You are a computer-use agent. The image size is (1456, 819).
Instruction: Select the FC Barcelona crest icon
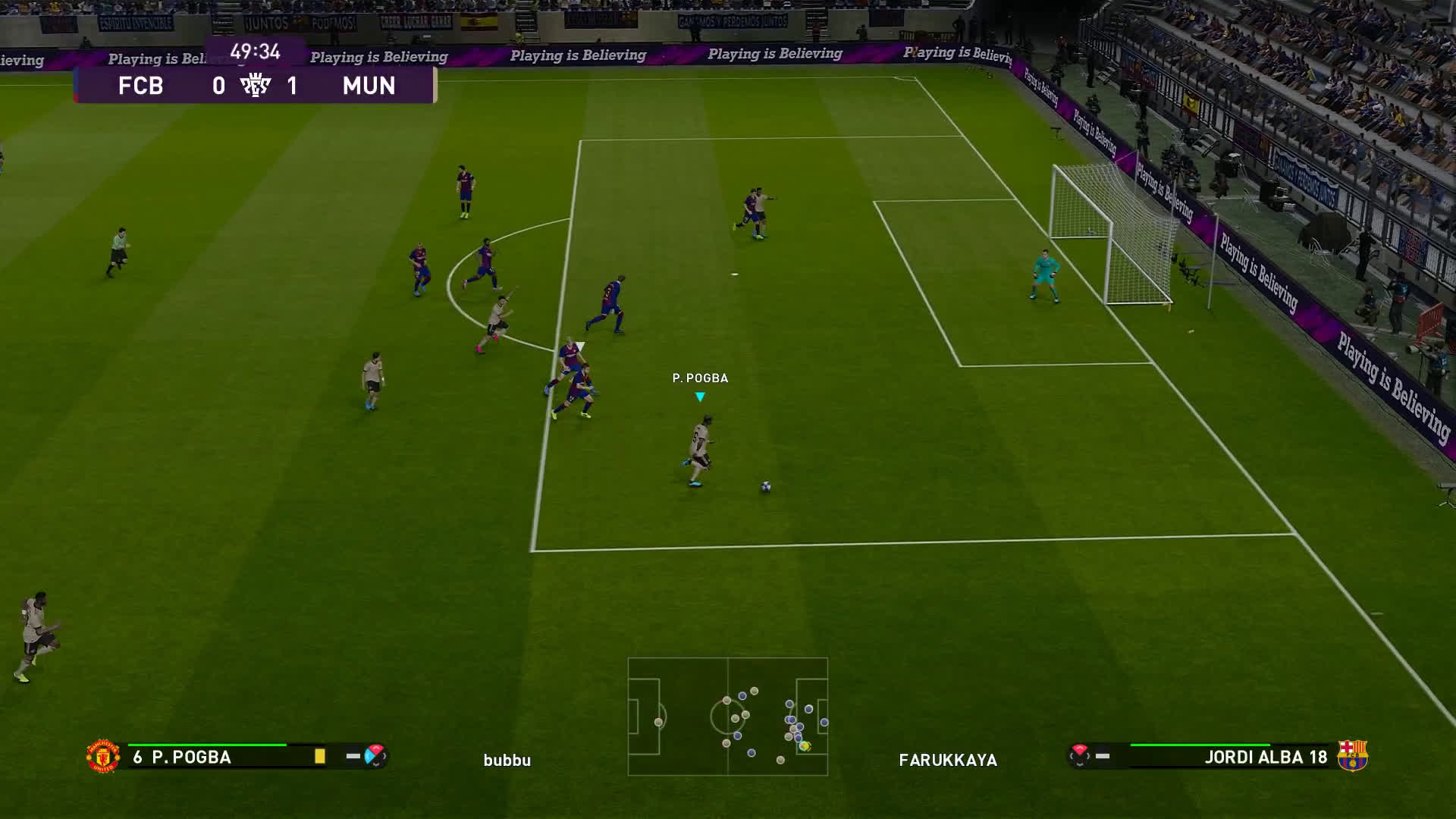point(1351,755)
